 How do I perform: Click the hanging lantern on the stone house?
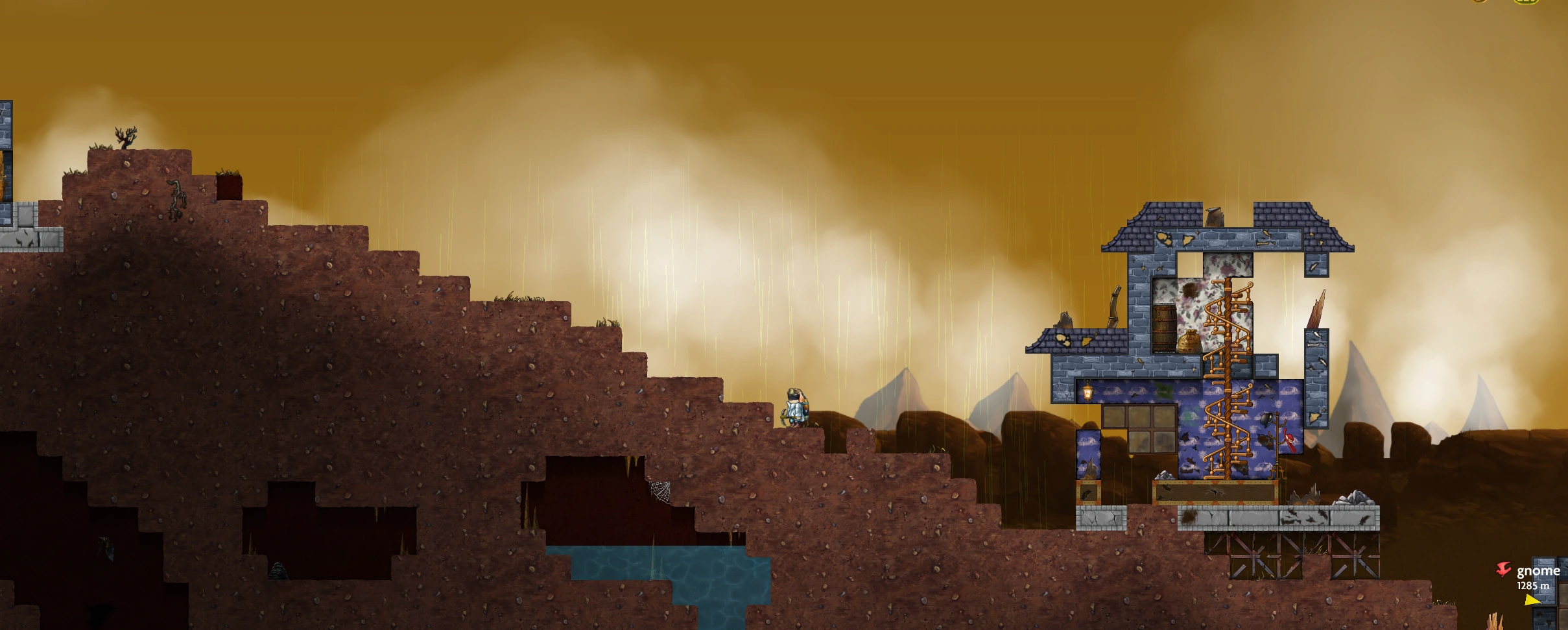(x=1087, y=391)
